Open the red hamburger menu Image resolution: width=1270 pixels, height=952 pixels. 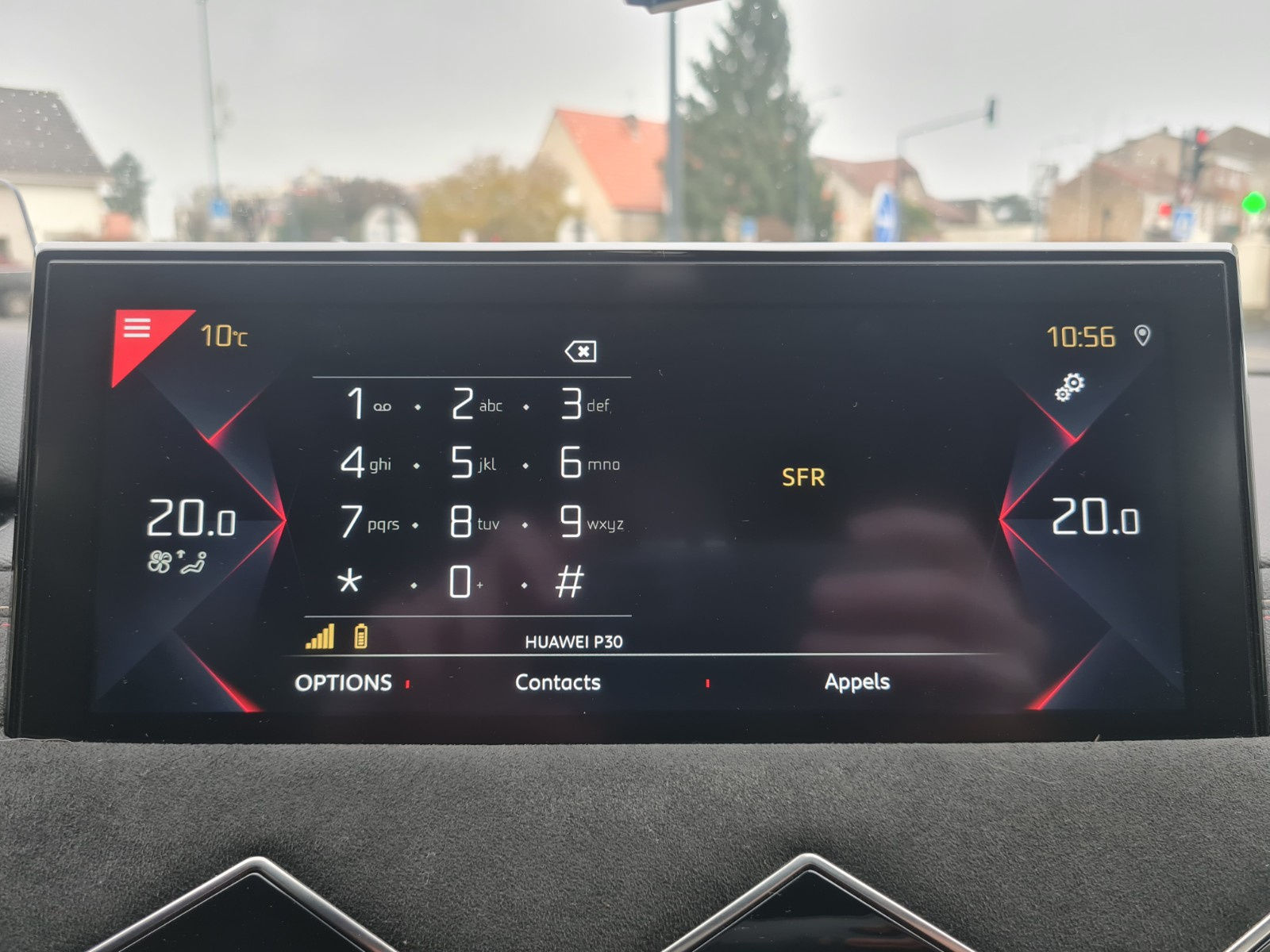[x=138, y=328]
